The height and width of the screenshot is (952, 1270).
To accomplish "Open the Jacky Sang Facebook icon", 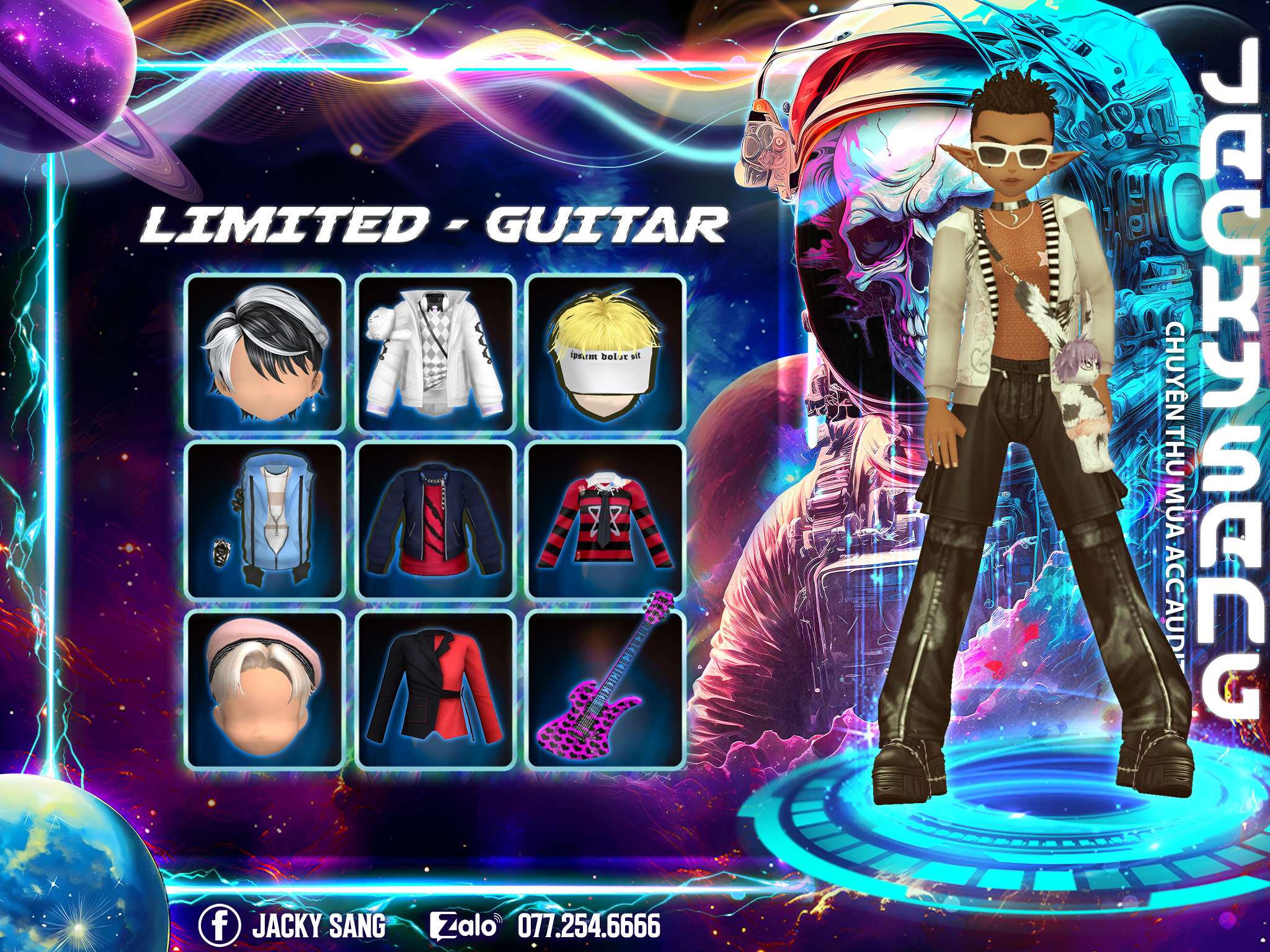I will [x=219, y=926].
